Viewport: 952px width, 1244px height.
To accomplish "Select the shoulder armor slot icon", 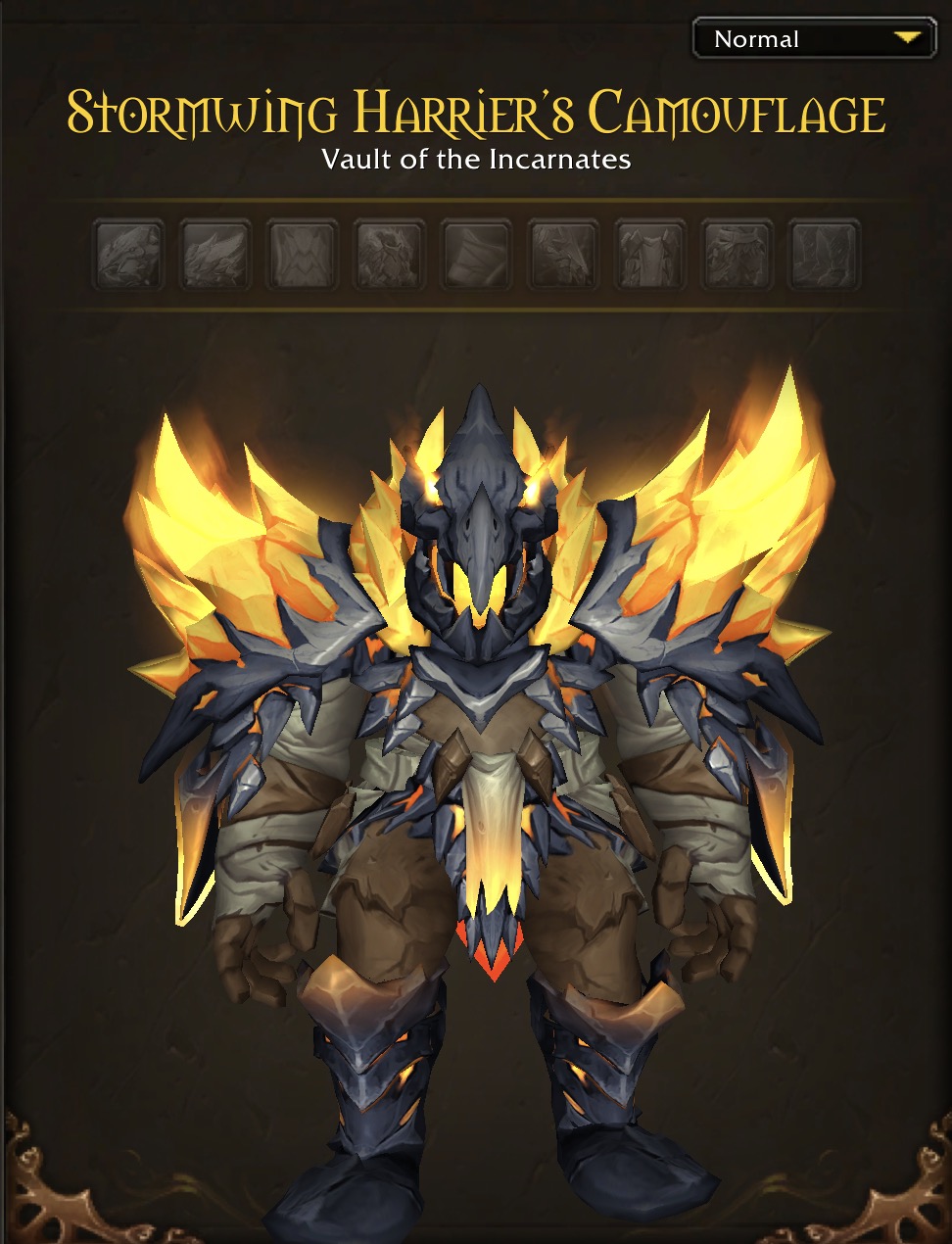I will coord(215,254).
